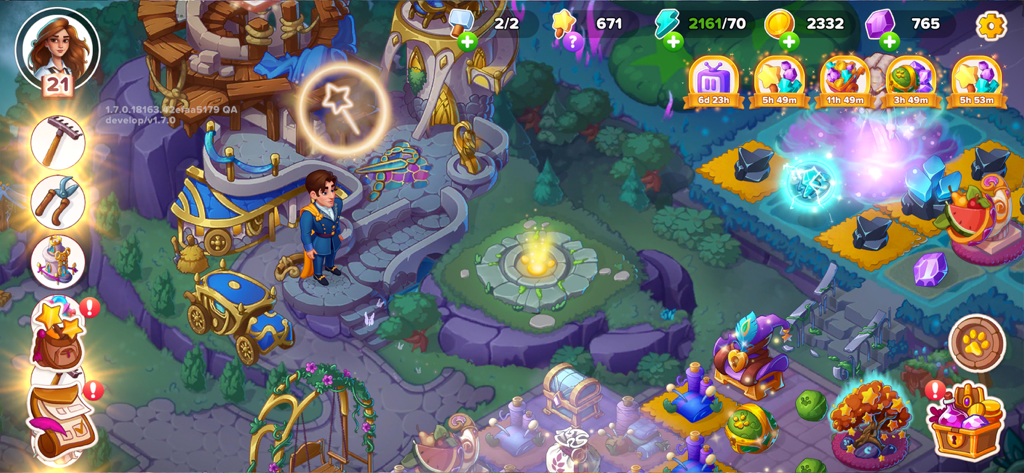The height and width of the screenshot is (473, 1024).
Task: Open the player avatar profile
Action: (x=57, y=48)
